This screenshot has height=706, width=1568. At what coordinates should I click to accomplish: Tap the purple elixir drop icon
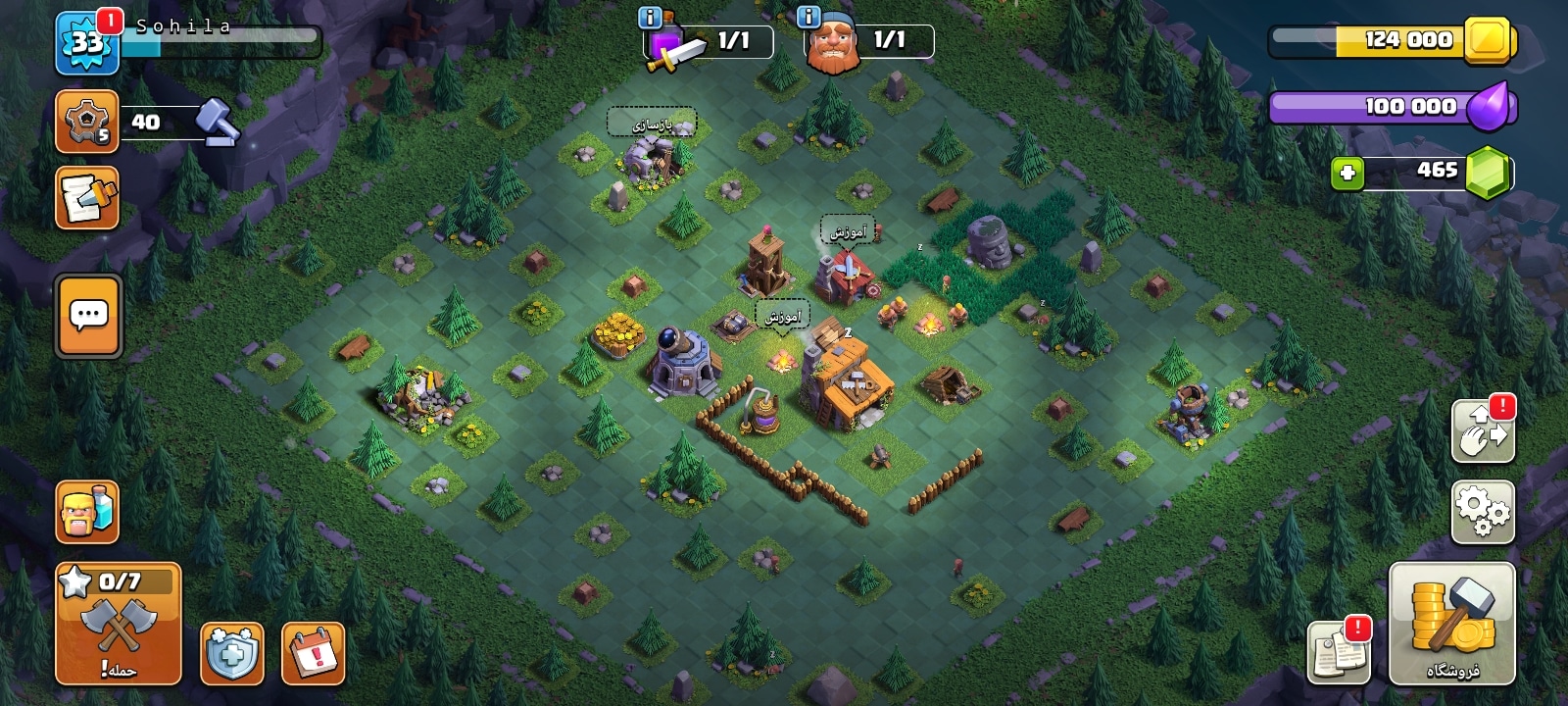[x=1490, y=106]
